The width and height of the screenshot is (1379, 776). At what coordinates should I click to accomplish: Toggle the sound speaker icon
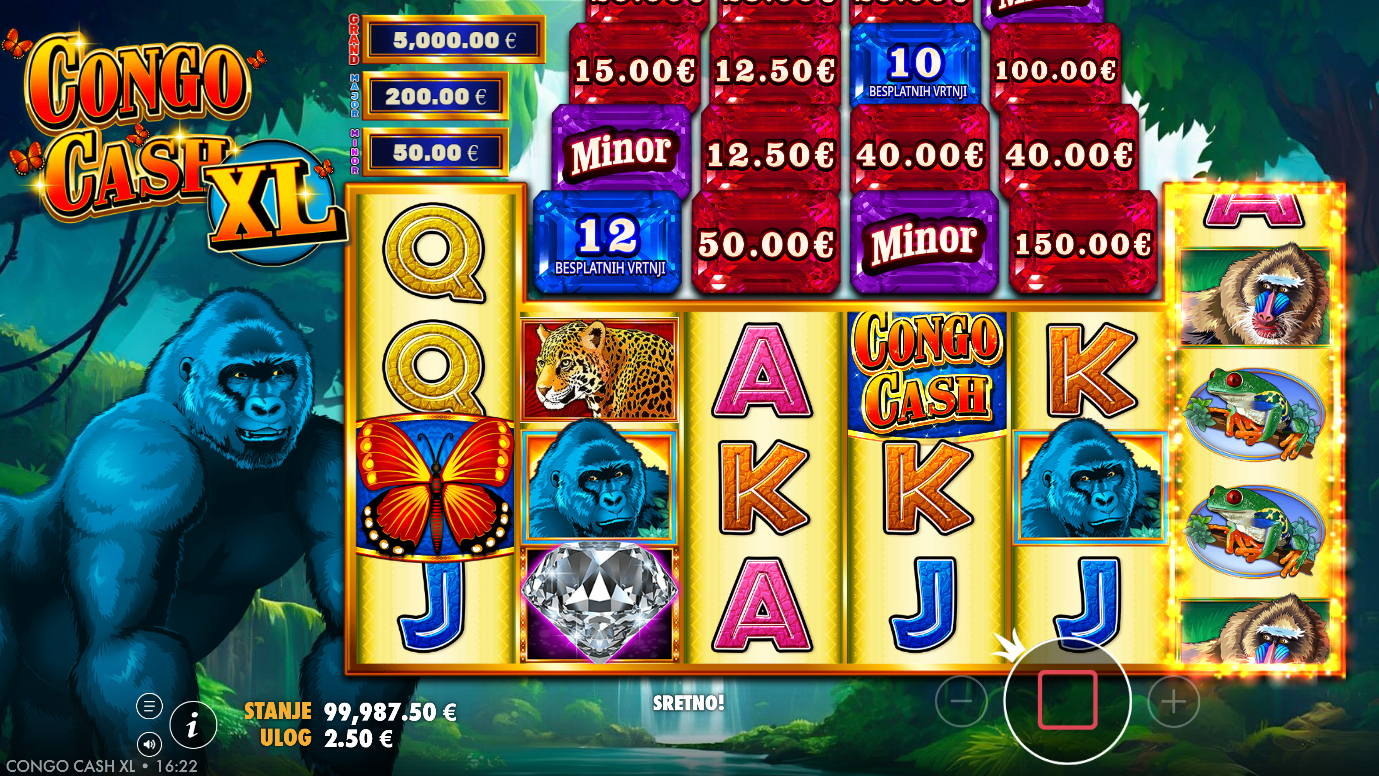click(x=149, y=744)
